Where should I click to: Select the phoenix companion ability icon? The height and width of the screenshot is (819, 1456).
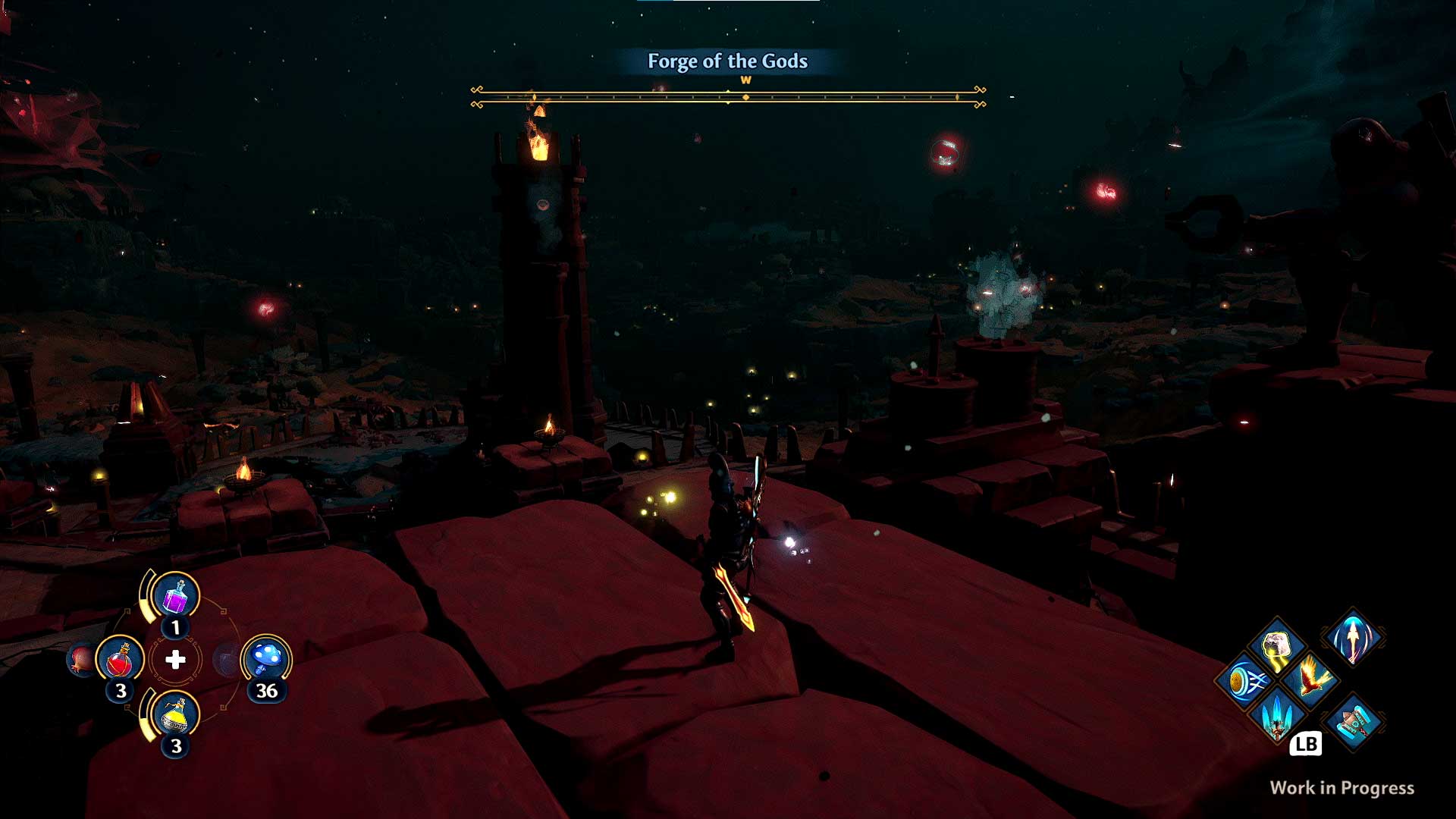pyautogui.click(x=1312, y=677)
